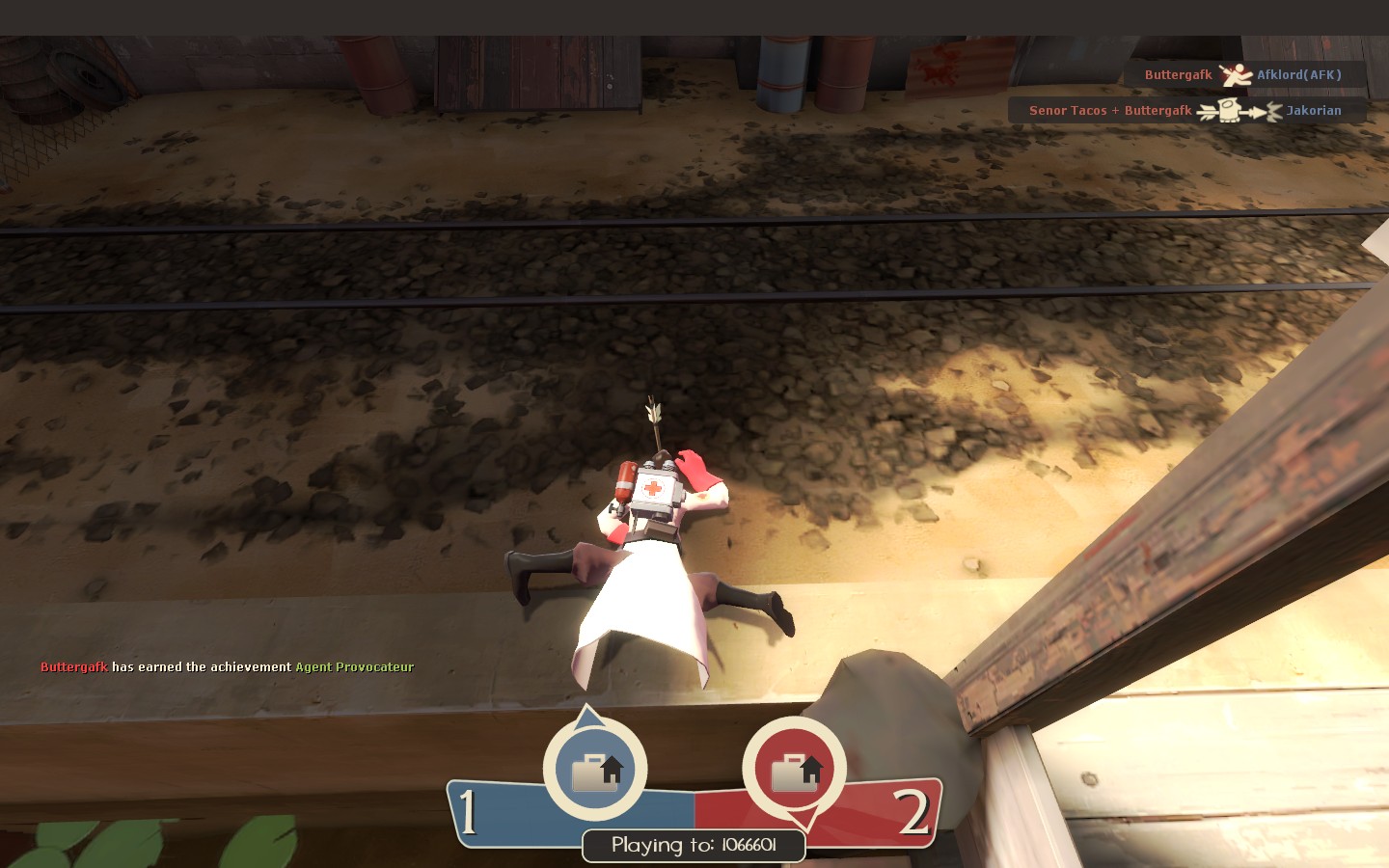1389x868 pixels.
Task: Open the Agent Provocateur achievement link
Action: click(x=354, y=667)
